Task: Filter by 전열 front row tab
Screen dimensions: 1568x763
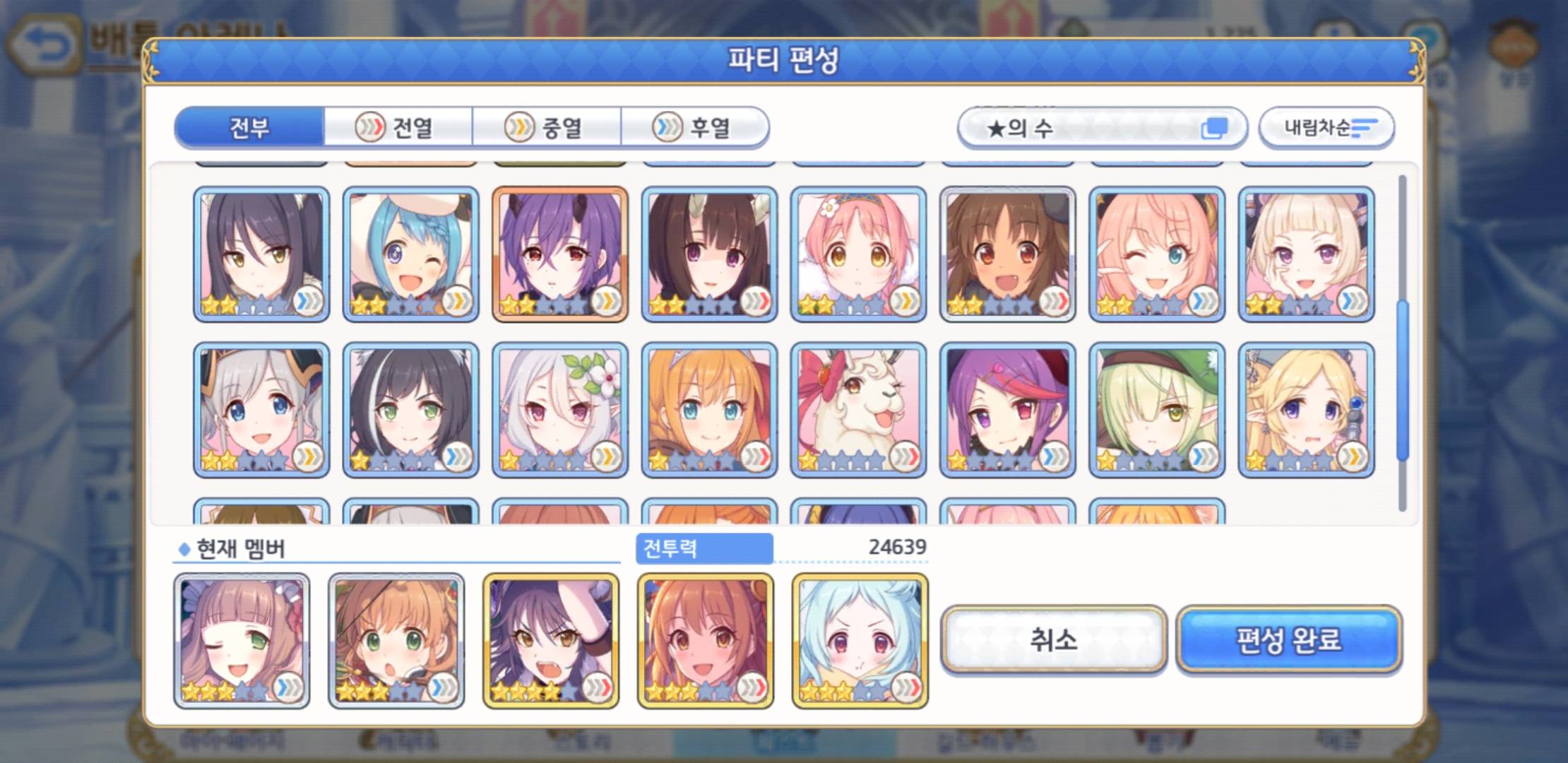Action: 398,128
